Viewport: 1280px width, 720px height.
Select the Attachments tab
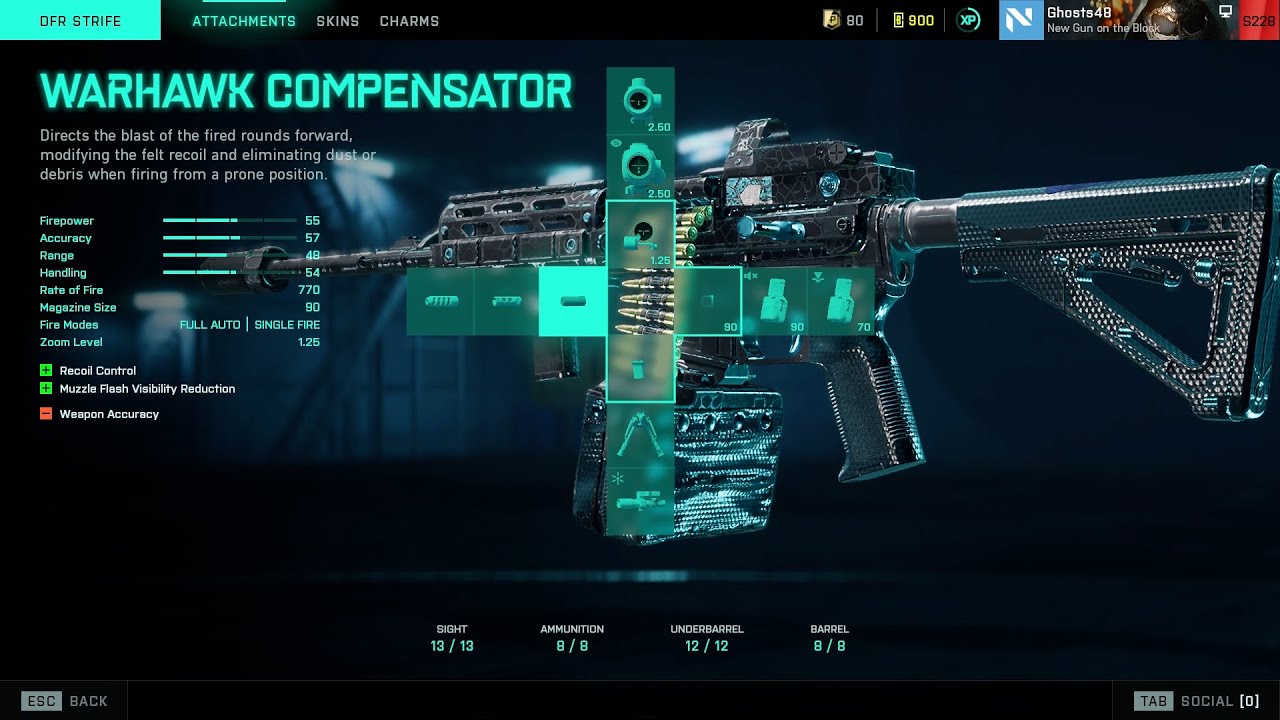(243, 21)
